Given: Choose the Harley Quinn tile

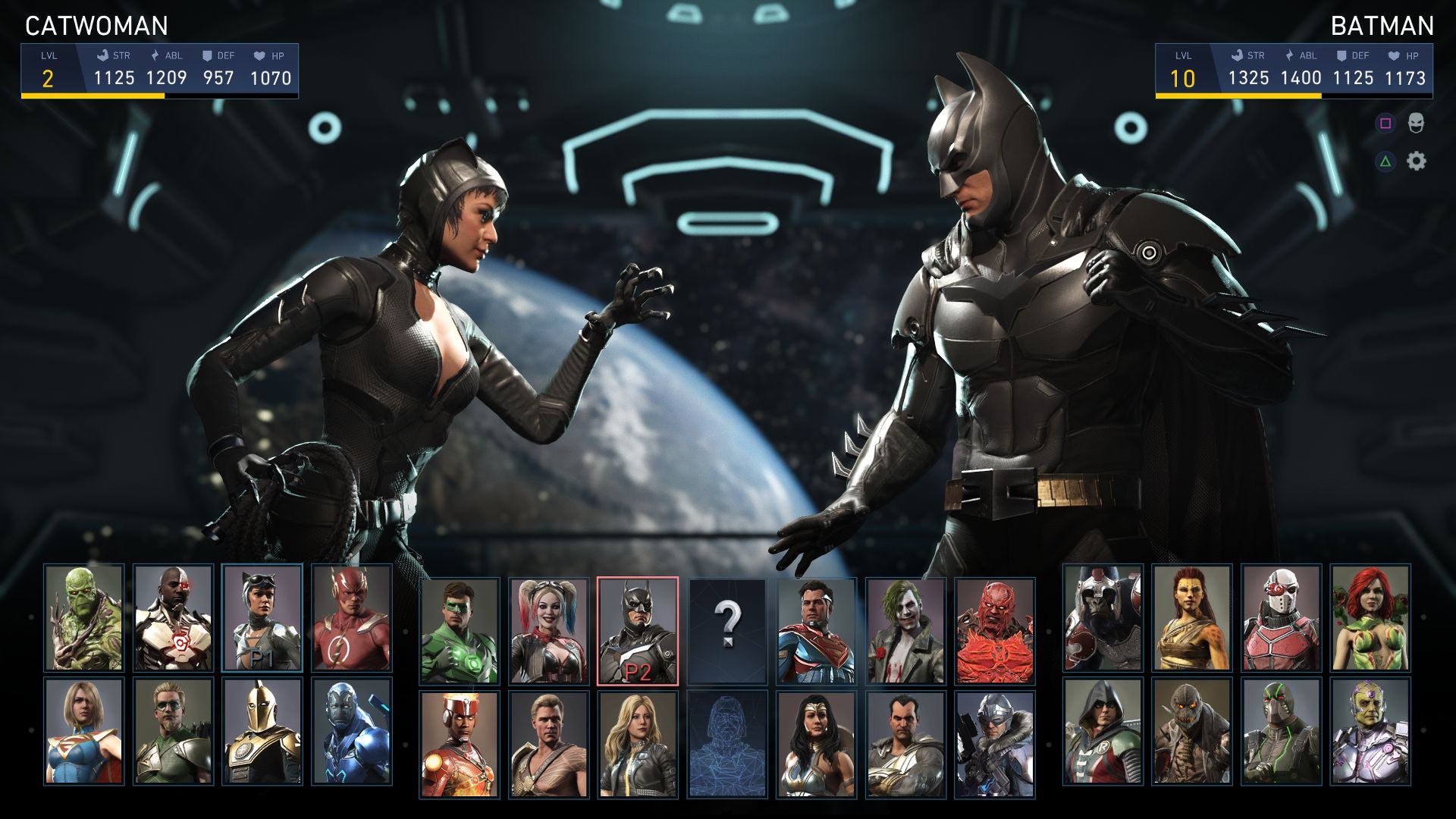Looking at the screenshot, I should [548, 631].
